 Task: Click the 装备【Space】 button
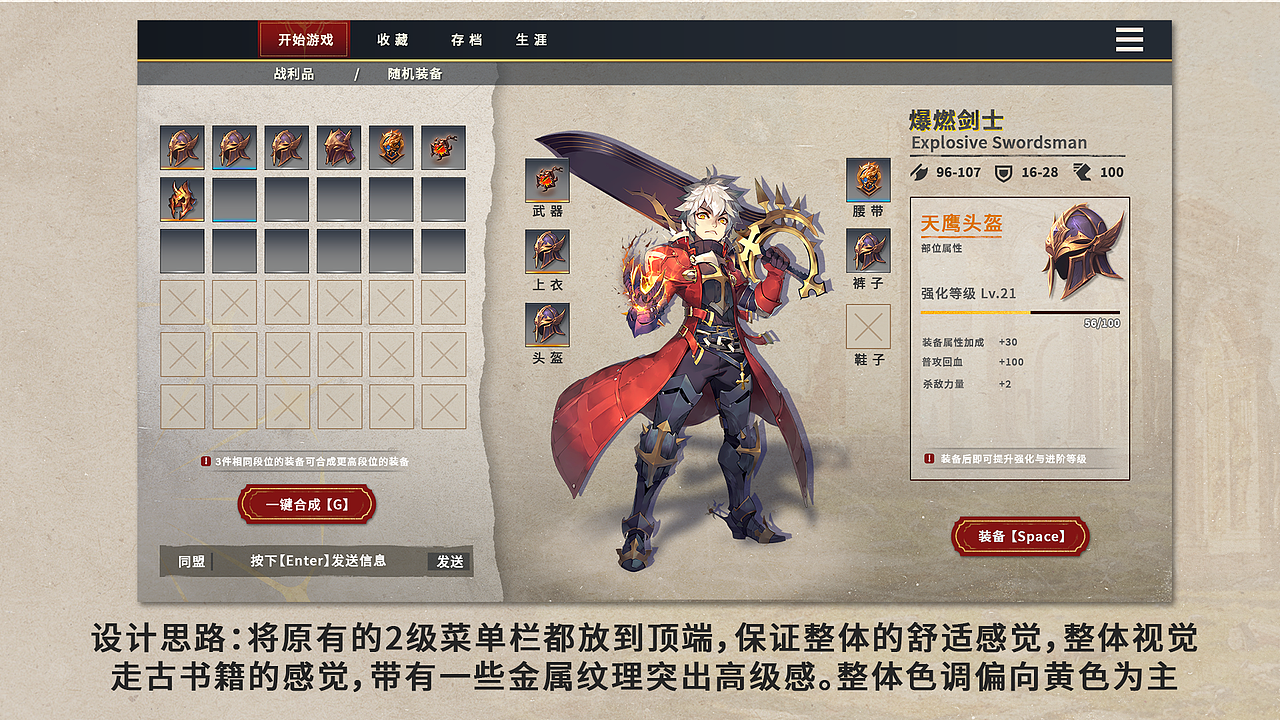[1020, 536]
